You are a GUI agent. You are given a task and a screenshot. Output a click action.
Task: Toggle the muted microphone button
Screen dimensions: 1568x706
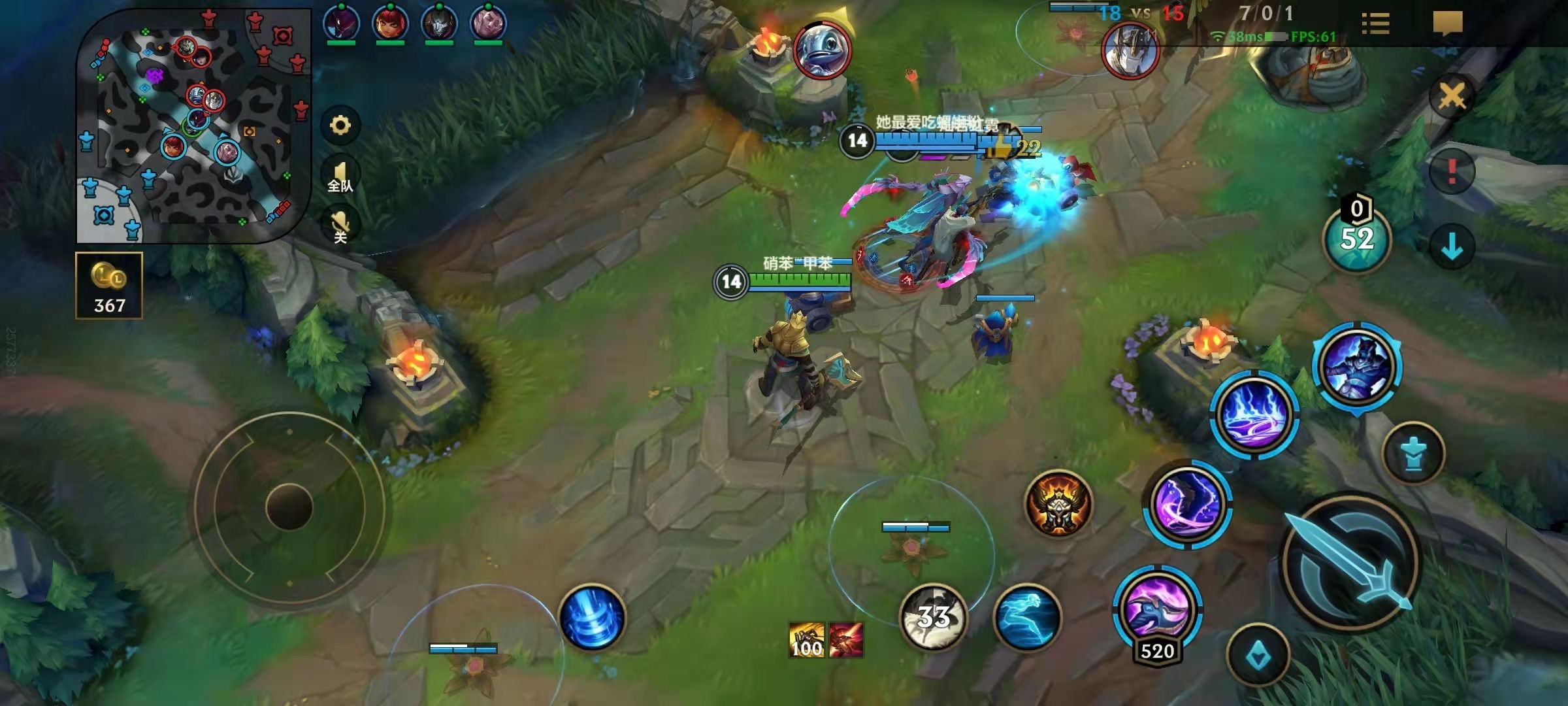pyautogui.click(x=340, y=226)
